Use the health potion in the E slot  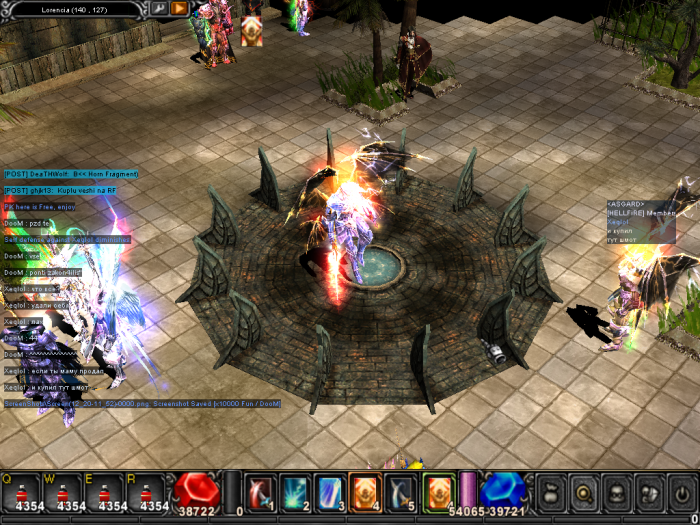point(105,492)
